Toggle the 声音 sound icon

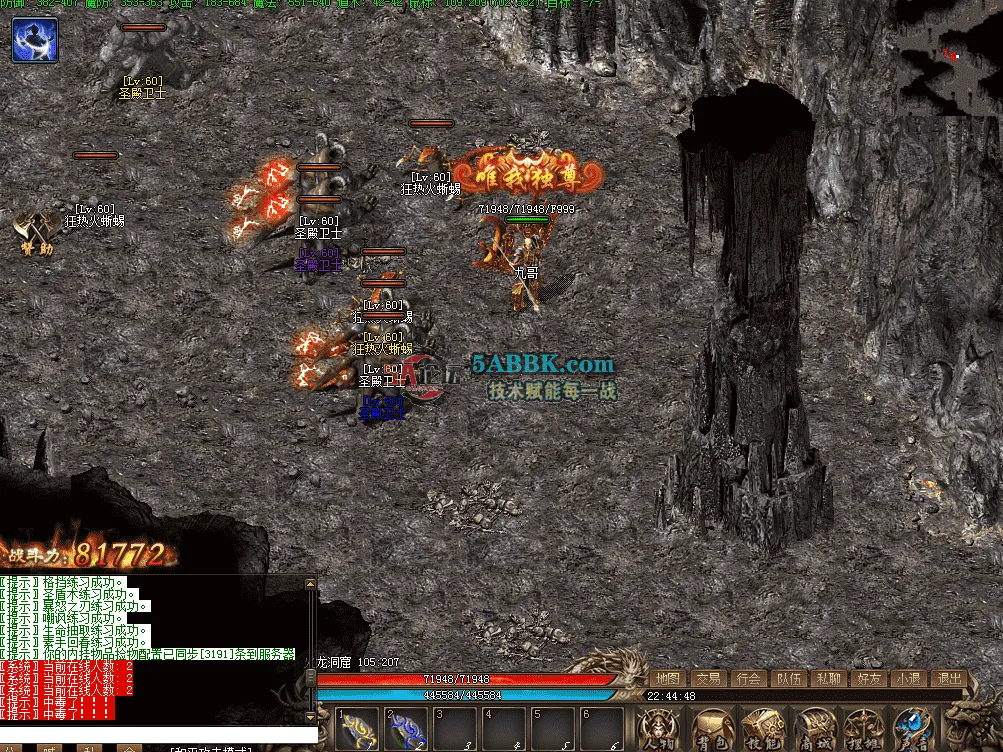(913, 729)
